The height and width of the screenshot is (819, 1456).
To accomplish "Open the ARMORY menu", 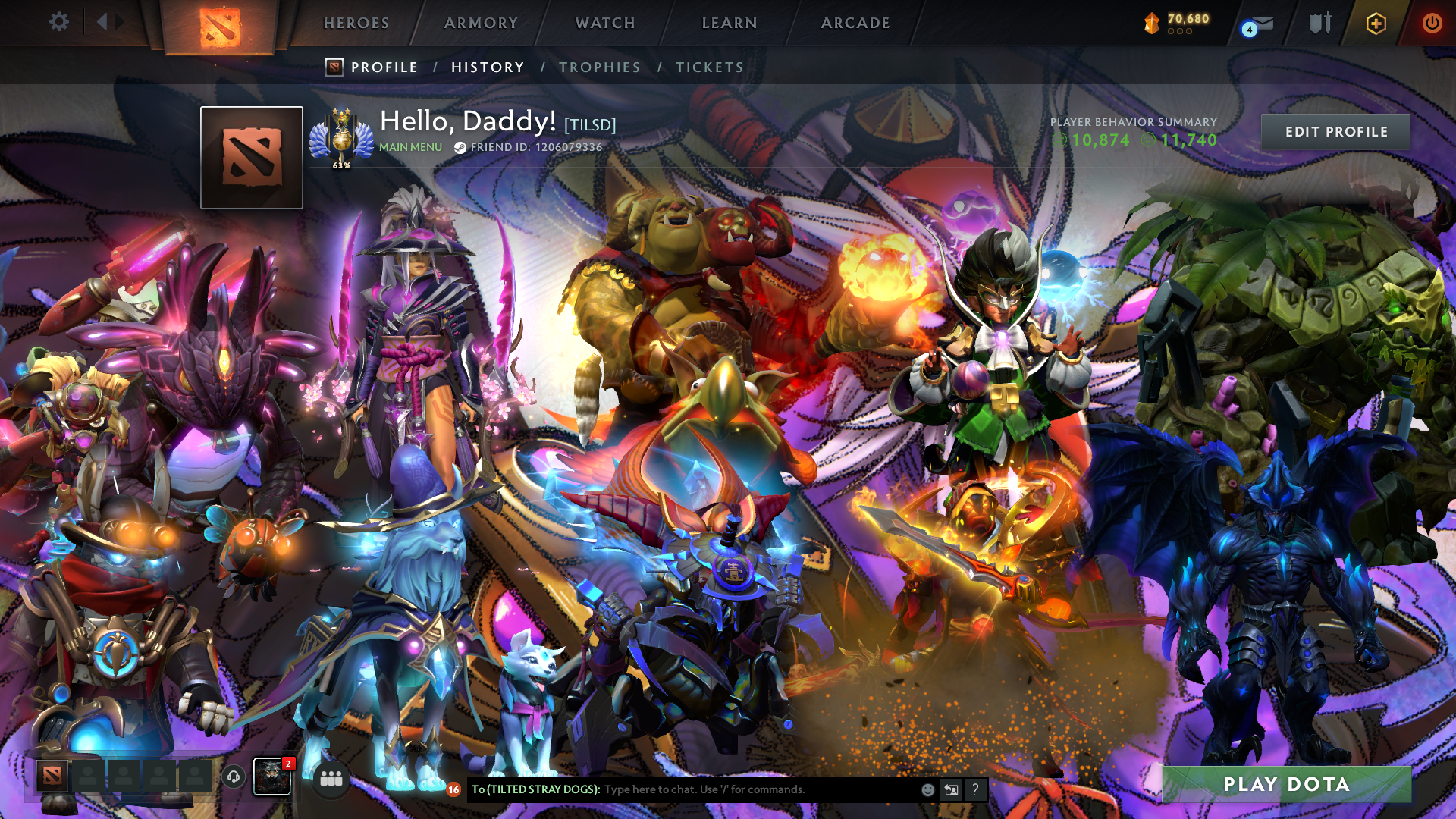I will coord(482,23).
